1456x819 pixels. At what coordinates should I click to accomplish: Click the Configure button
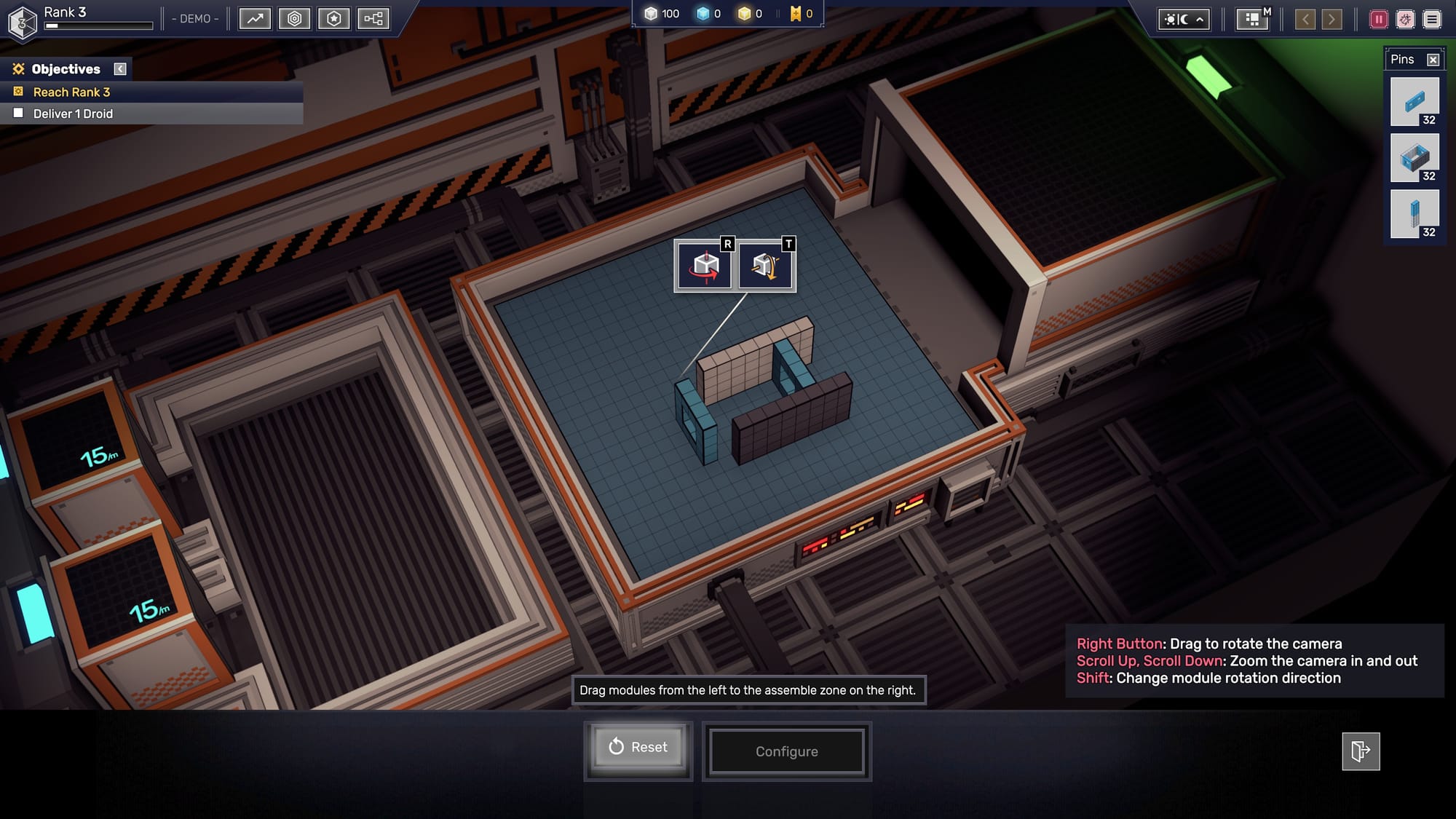(786, 751)
